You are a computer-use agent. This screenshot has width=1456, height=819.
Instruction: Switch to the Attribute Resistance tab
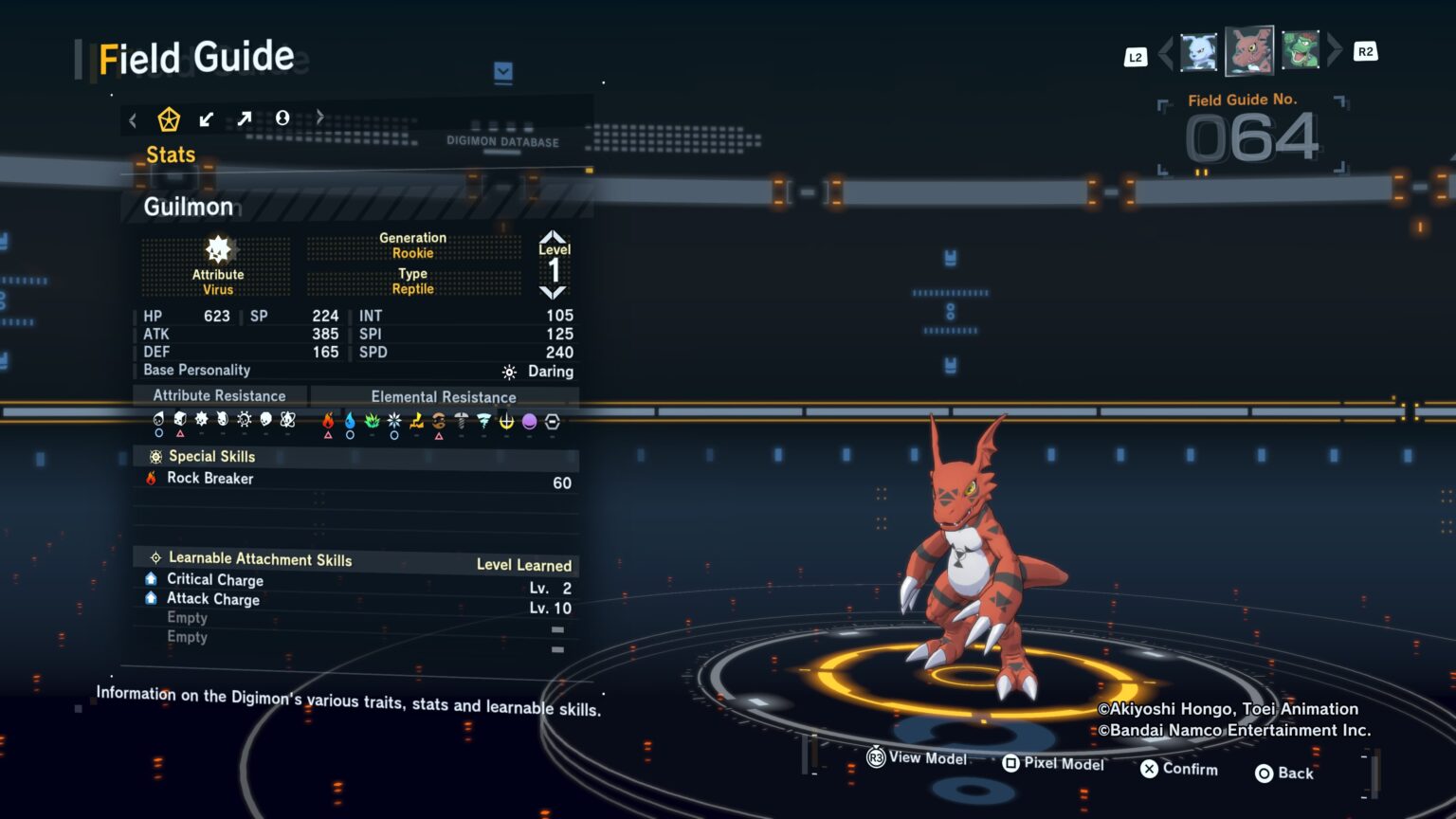pyautogui.click(x=220, y=395)
